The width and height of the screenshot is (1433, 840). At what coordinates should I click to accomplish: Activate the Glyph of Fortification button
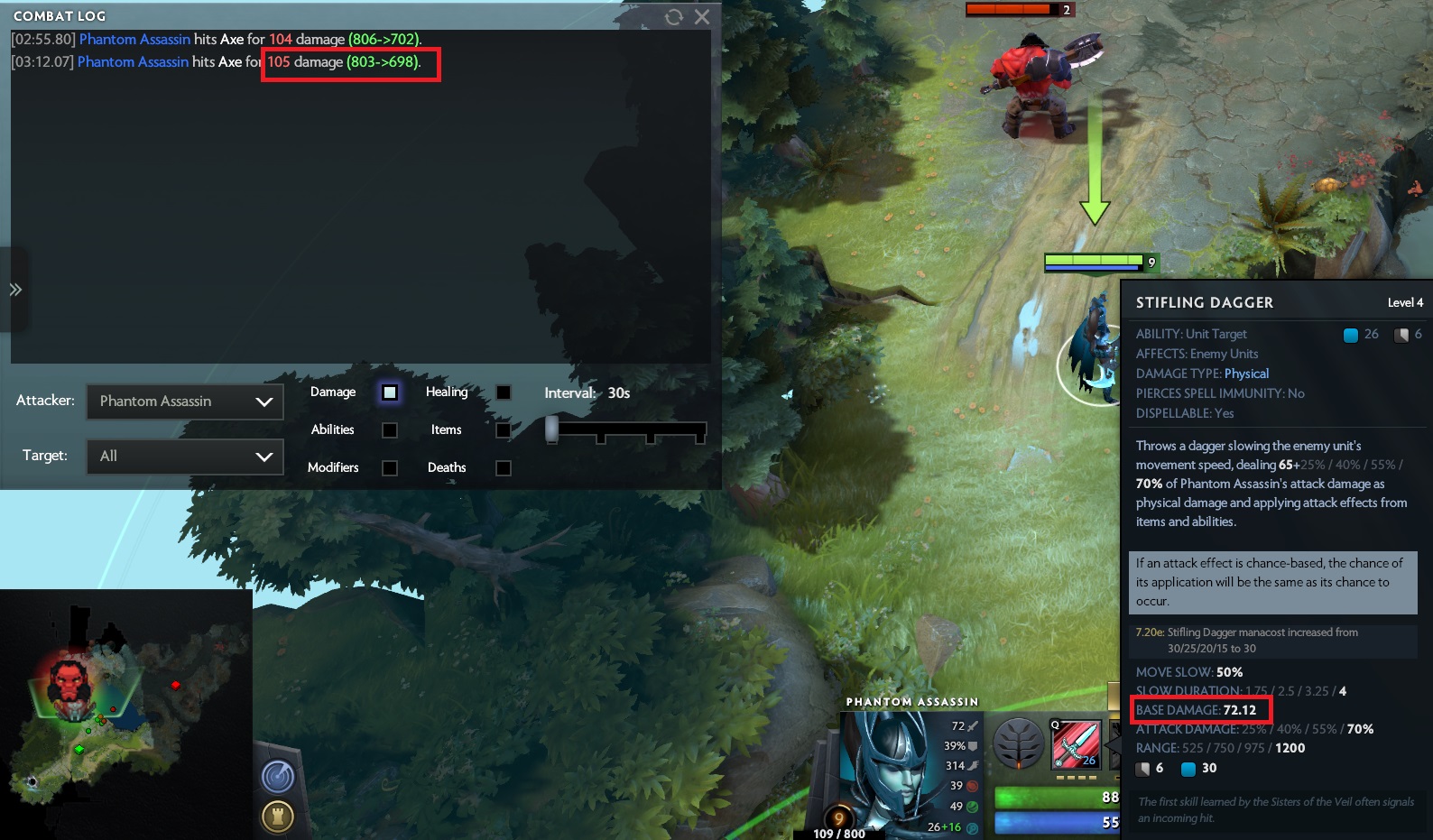[278, 817]
